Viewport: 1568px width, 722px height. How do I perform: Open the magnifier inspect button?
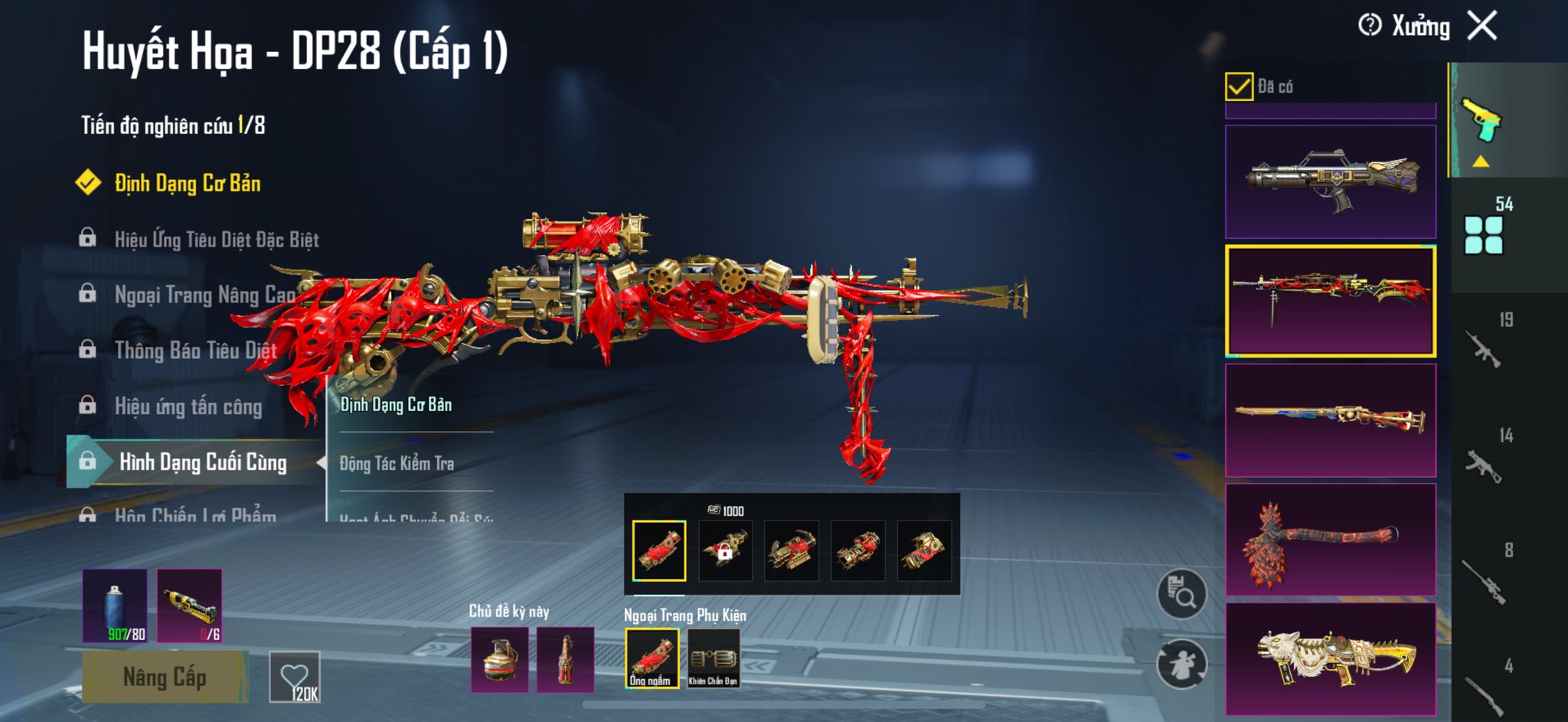tap(1181, 593)
